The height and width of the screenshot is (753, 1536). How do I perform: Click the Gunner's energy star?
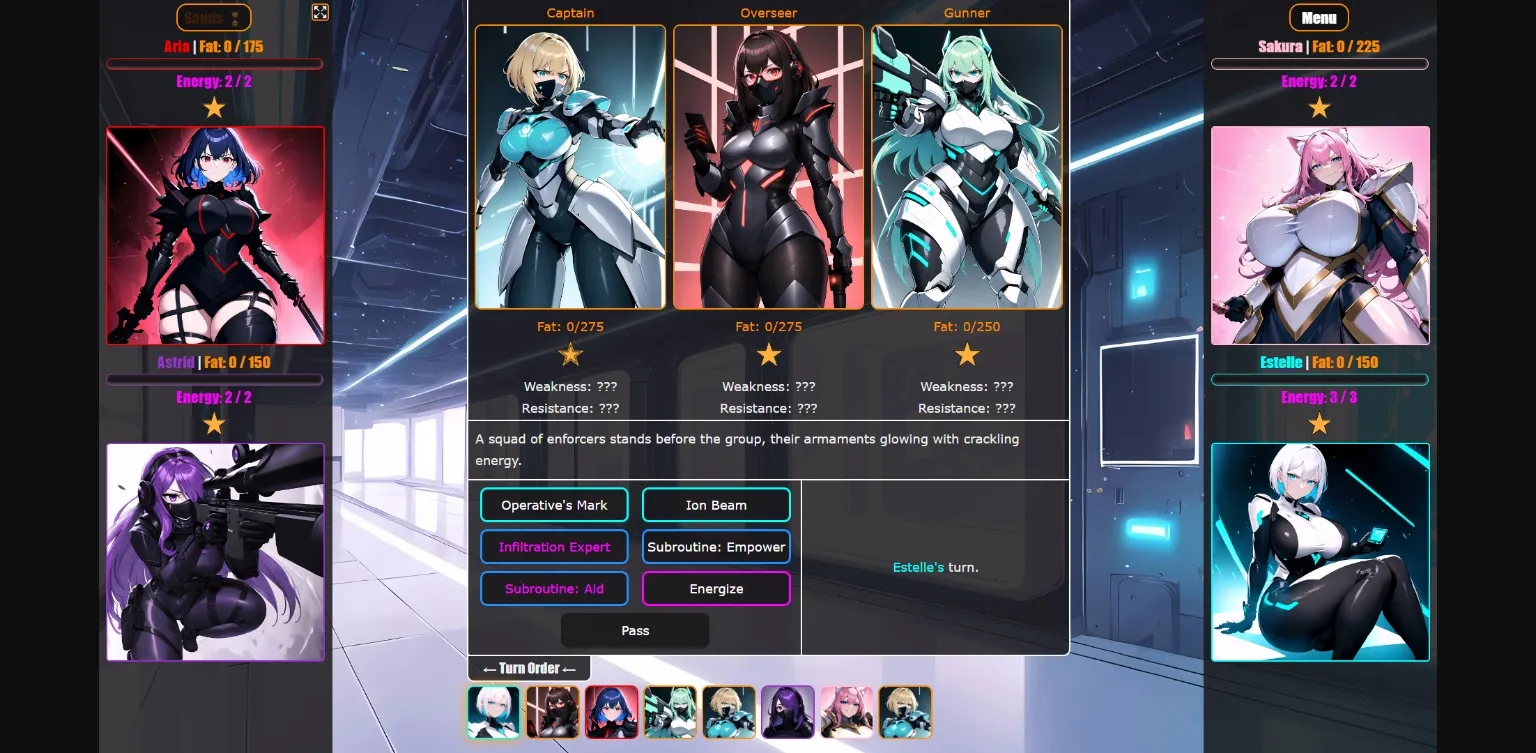tap(967, 354)
